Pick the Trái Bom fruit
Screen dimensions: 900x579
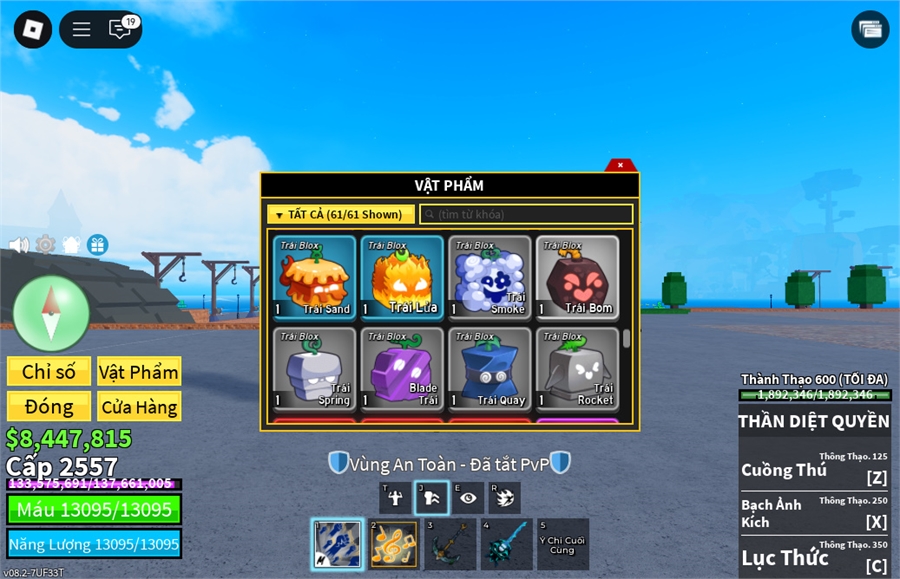point(577,277)
